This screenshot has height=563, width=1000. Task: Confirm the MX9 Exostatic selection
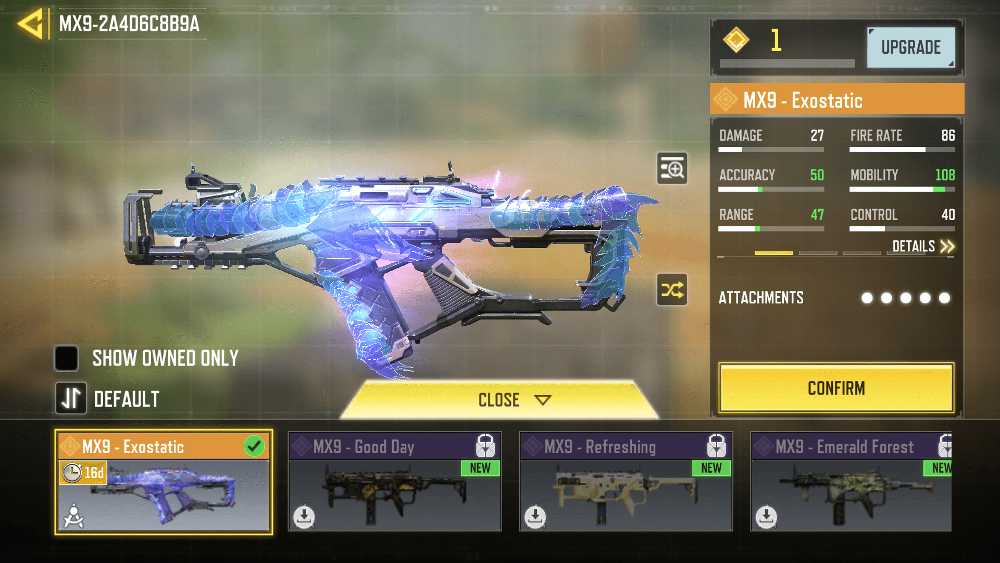click(836, 388)
